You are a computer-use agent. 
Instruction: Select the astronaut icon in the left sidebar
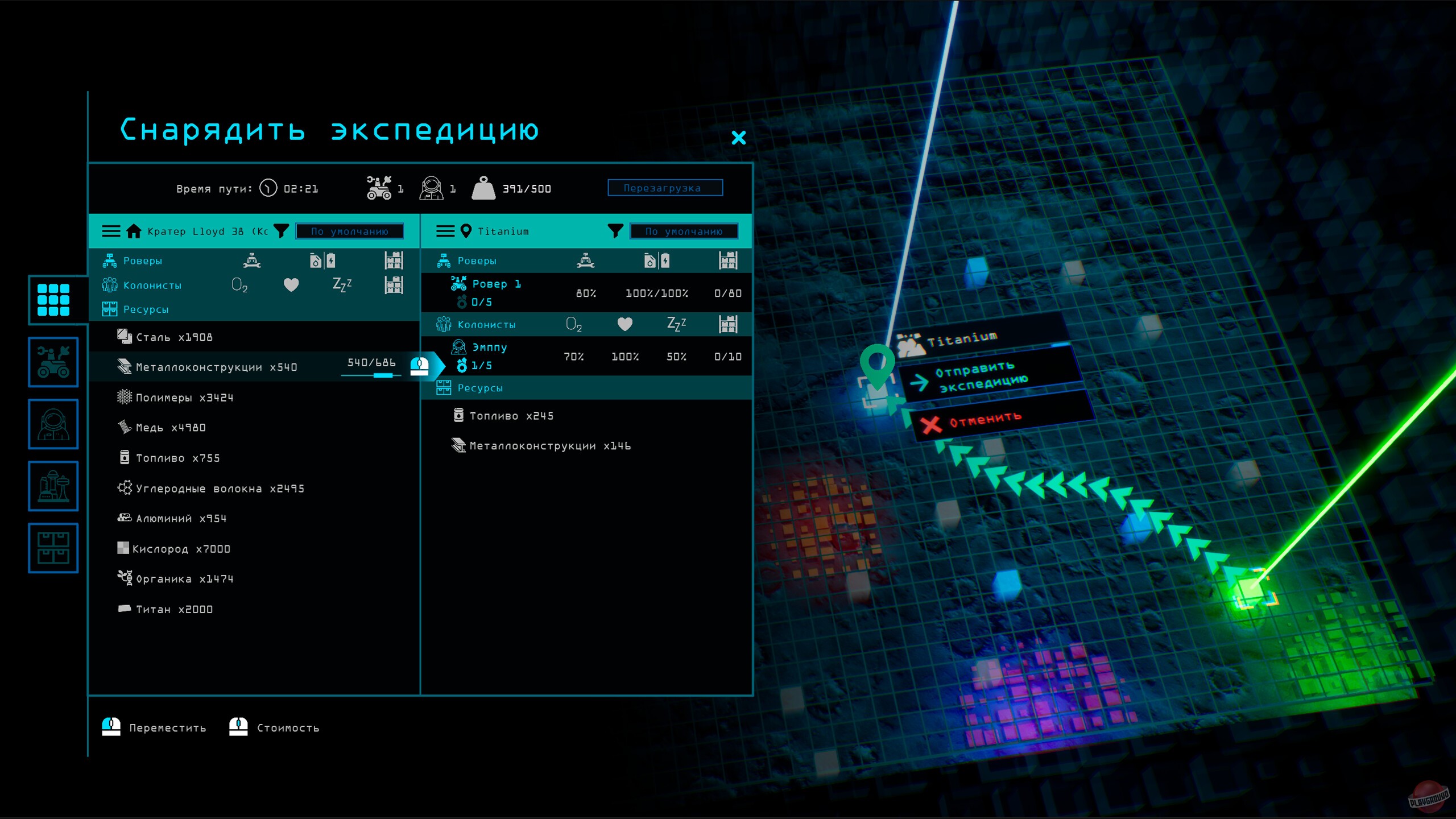point(54,425)
